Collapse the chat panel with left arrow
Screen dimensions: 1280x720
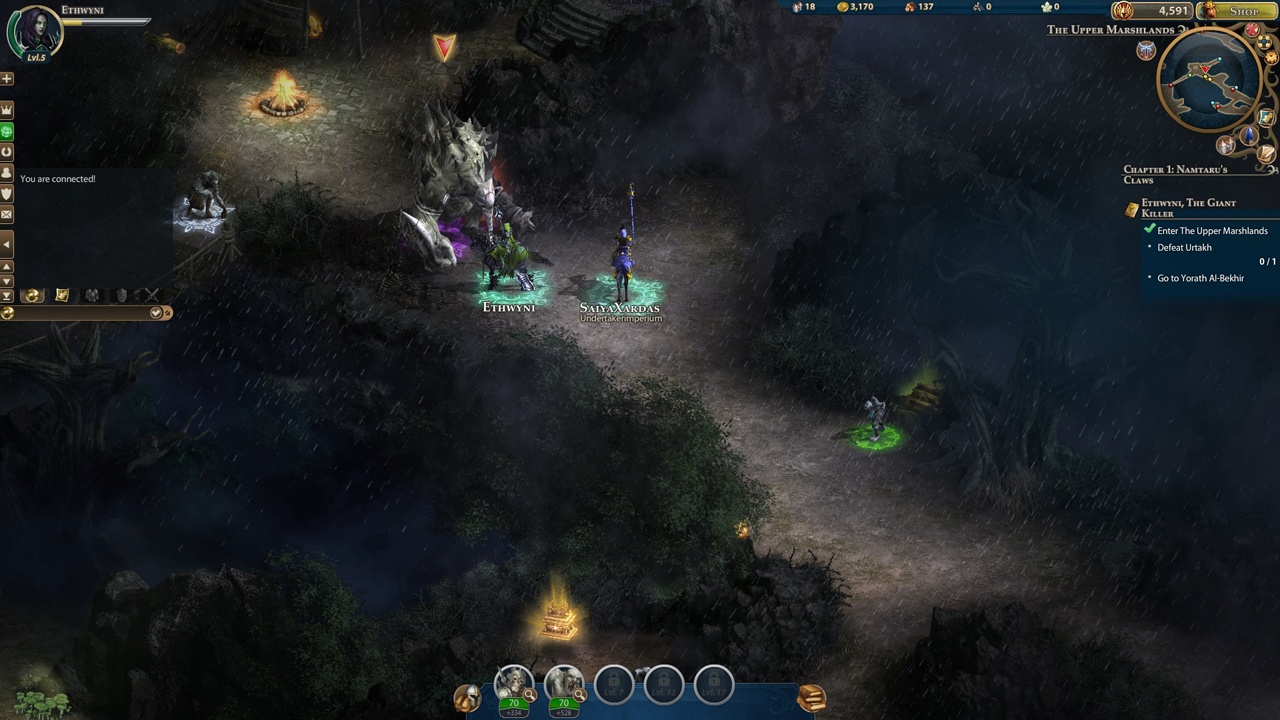pyautogui.click(x=7, y=244)
